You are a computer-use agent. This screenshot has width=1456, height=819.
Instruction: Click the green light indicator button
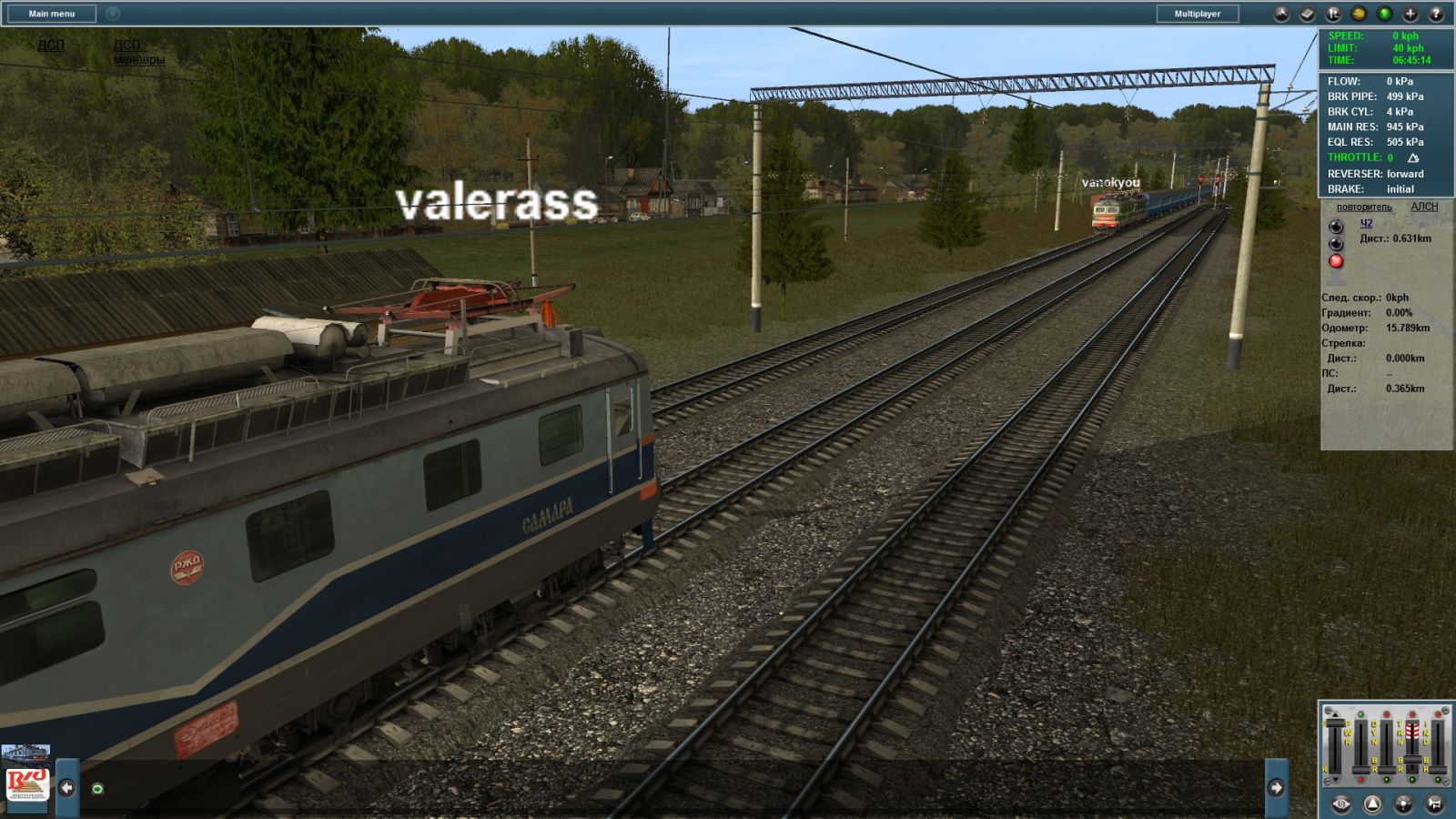pos(1384,14)
